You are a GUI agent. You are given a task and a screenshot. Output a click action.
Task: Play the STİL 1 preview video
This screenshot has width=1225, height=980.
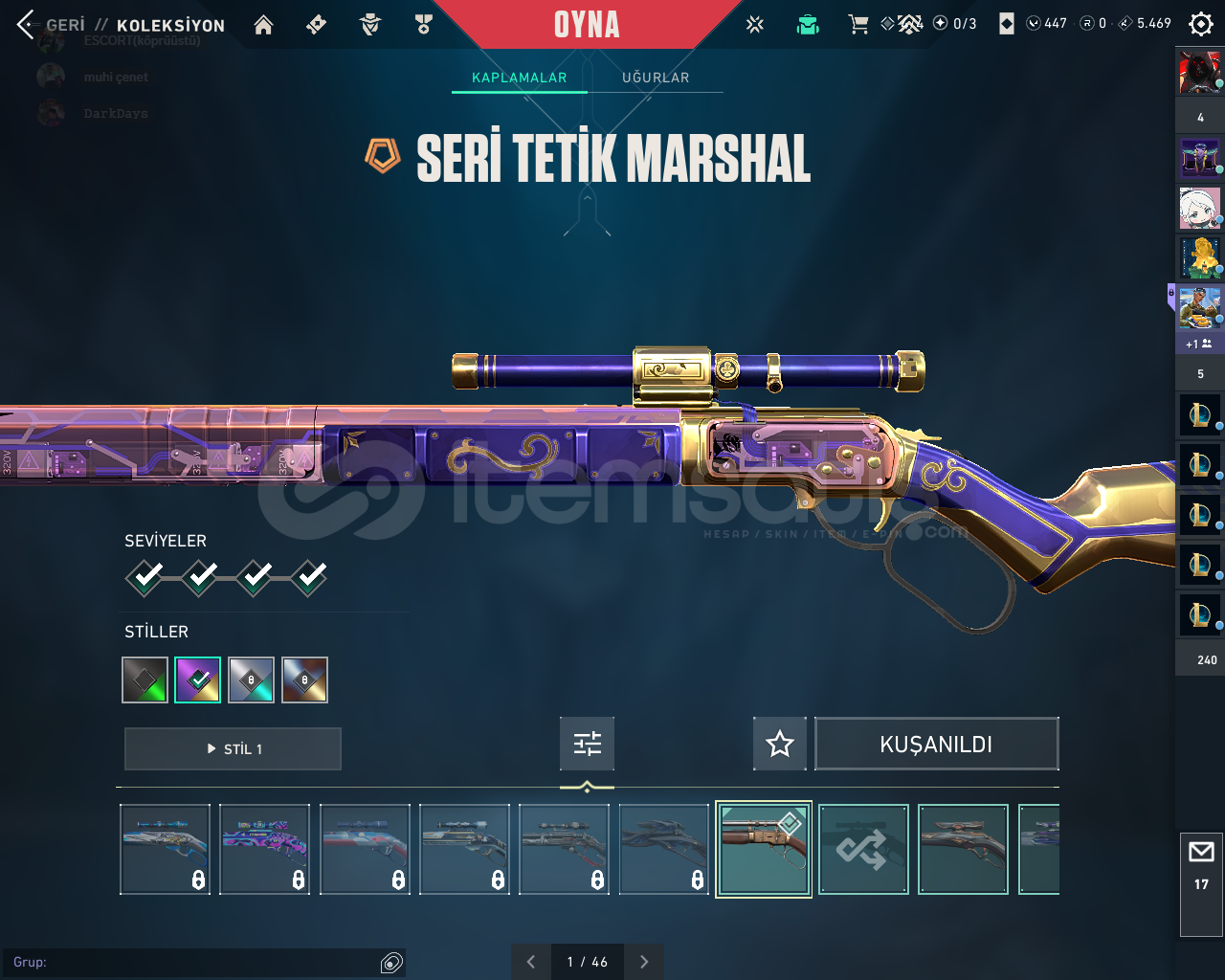(233, 748)
